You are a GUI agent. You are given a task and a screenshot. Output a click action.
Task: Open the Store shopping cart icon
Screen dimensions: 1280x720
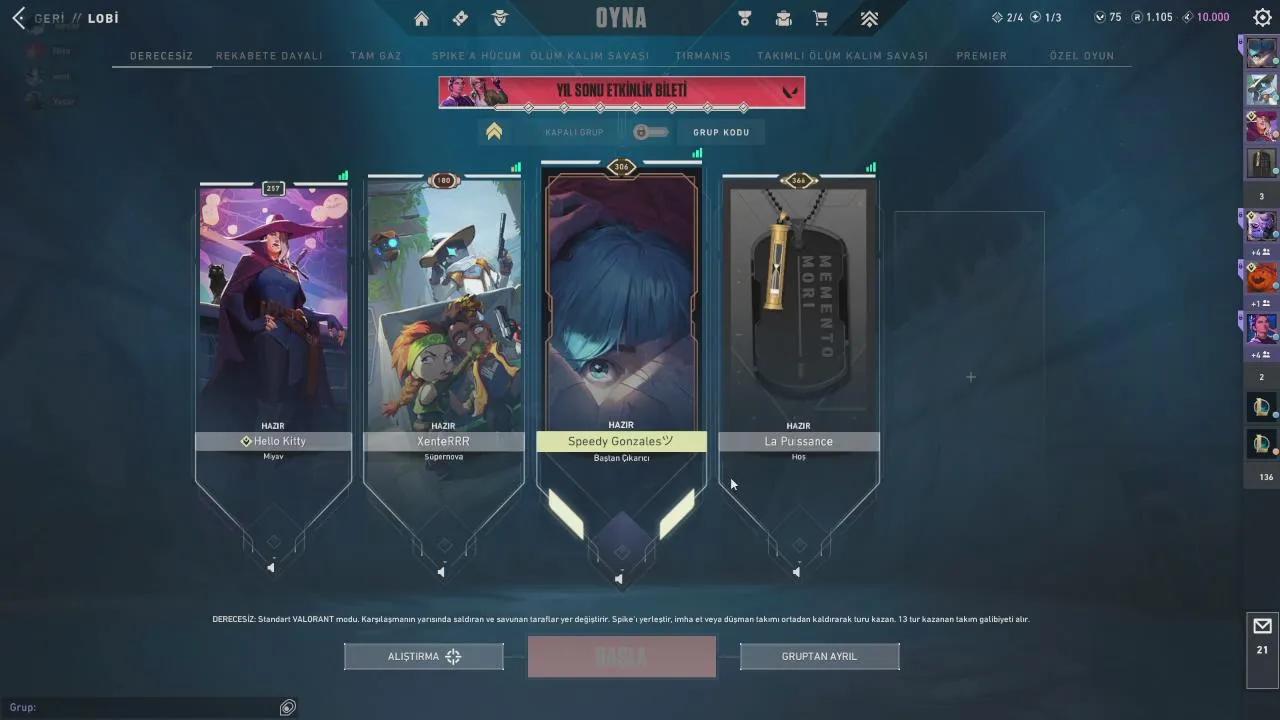click(822, 18)
